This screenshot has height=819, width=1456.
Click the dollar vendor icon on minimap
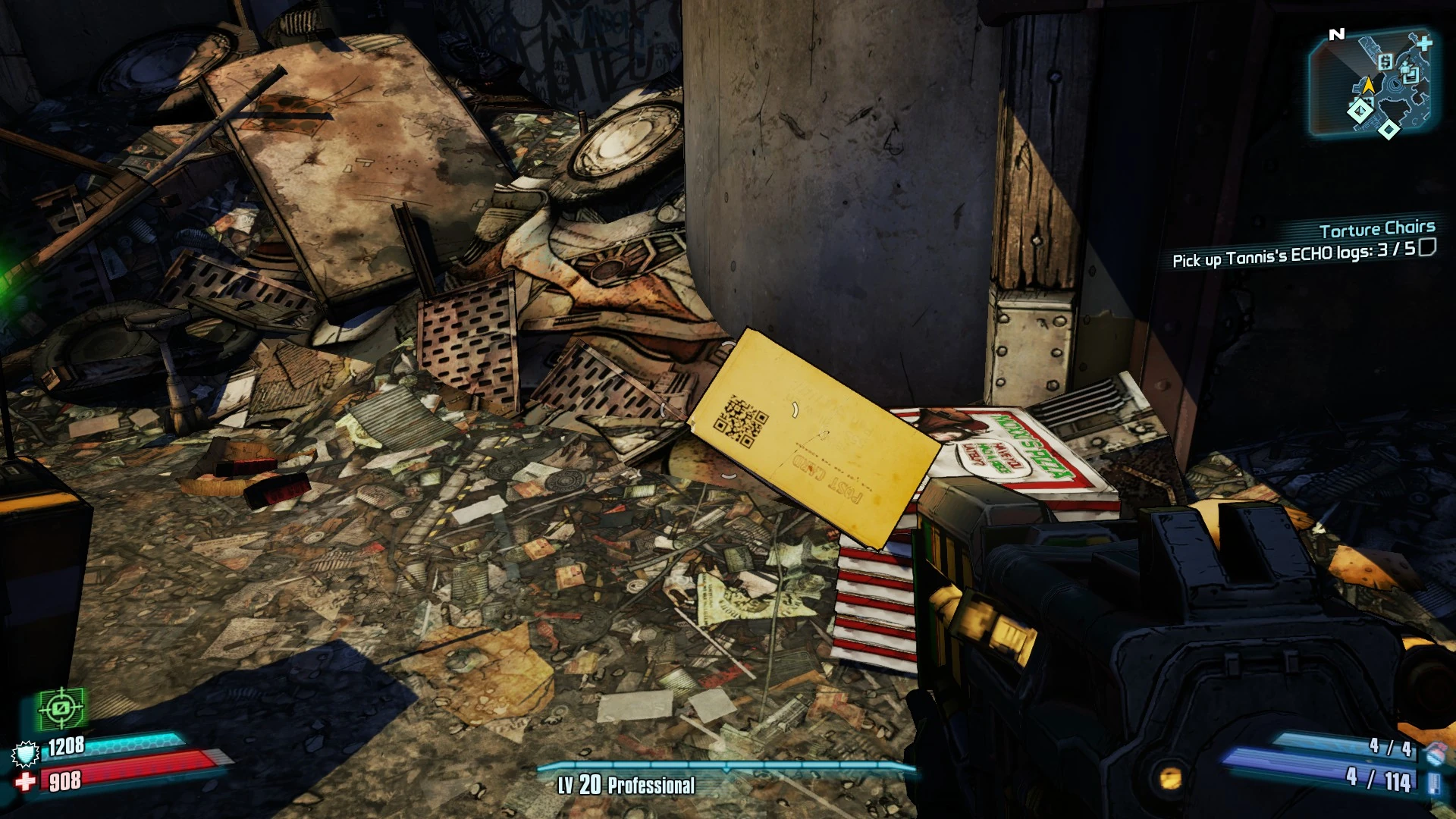pos(1385,62)
